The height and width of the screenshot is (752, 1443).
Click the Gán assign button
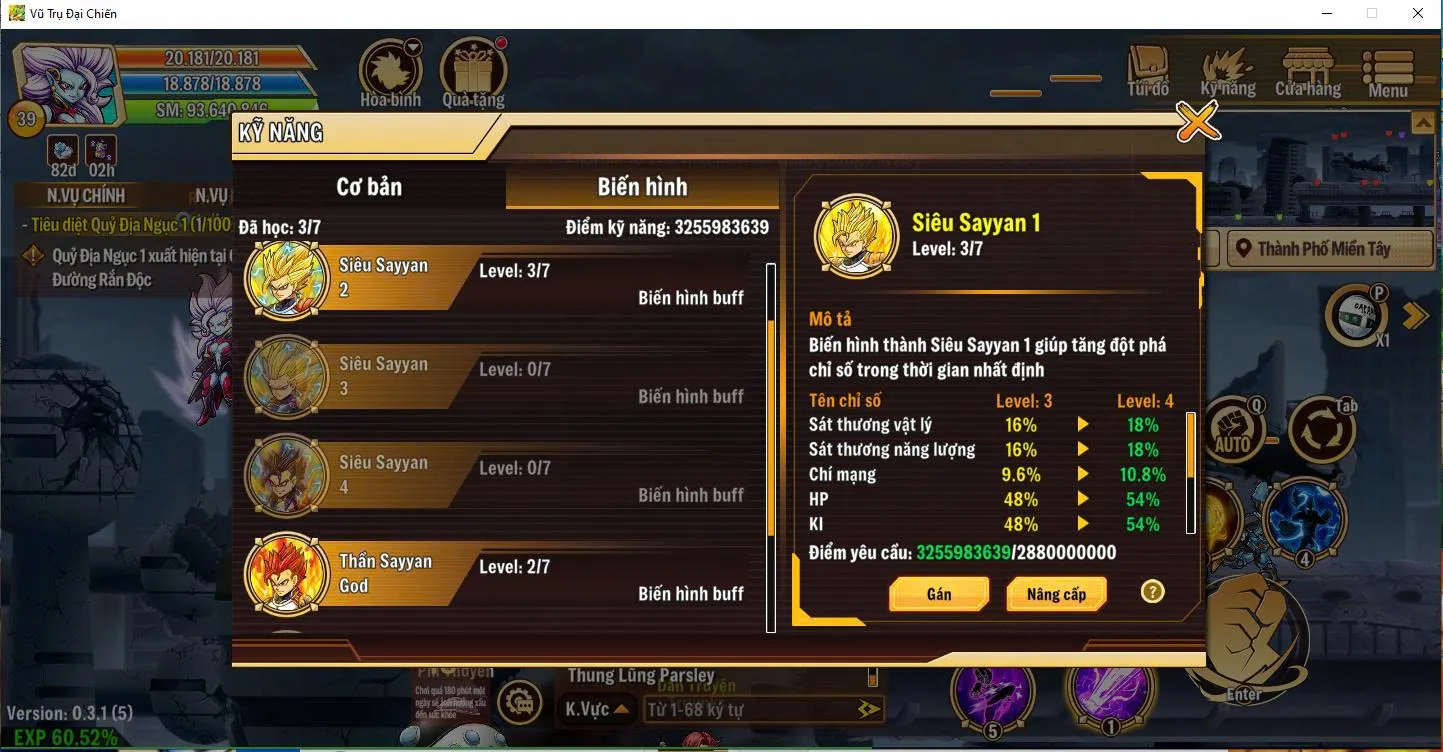[938, 594]
